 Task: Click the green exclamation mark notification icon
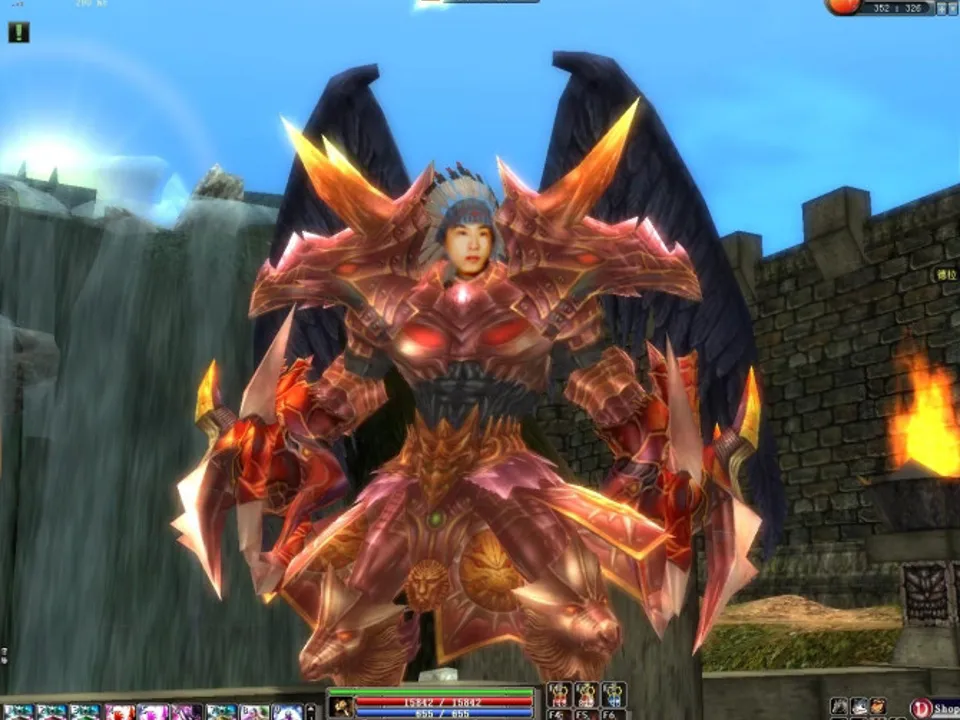coord(18,32)
